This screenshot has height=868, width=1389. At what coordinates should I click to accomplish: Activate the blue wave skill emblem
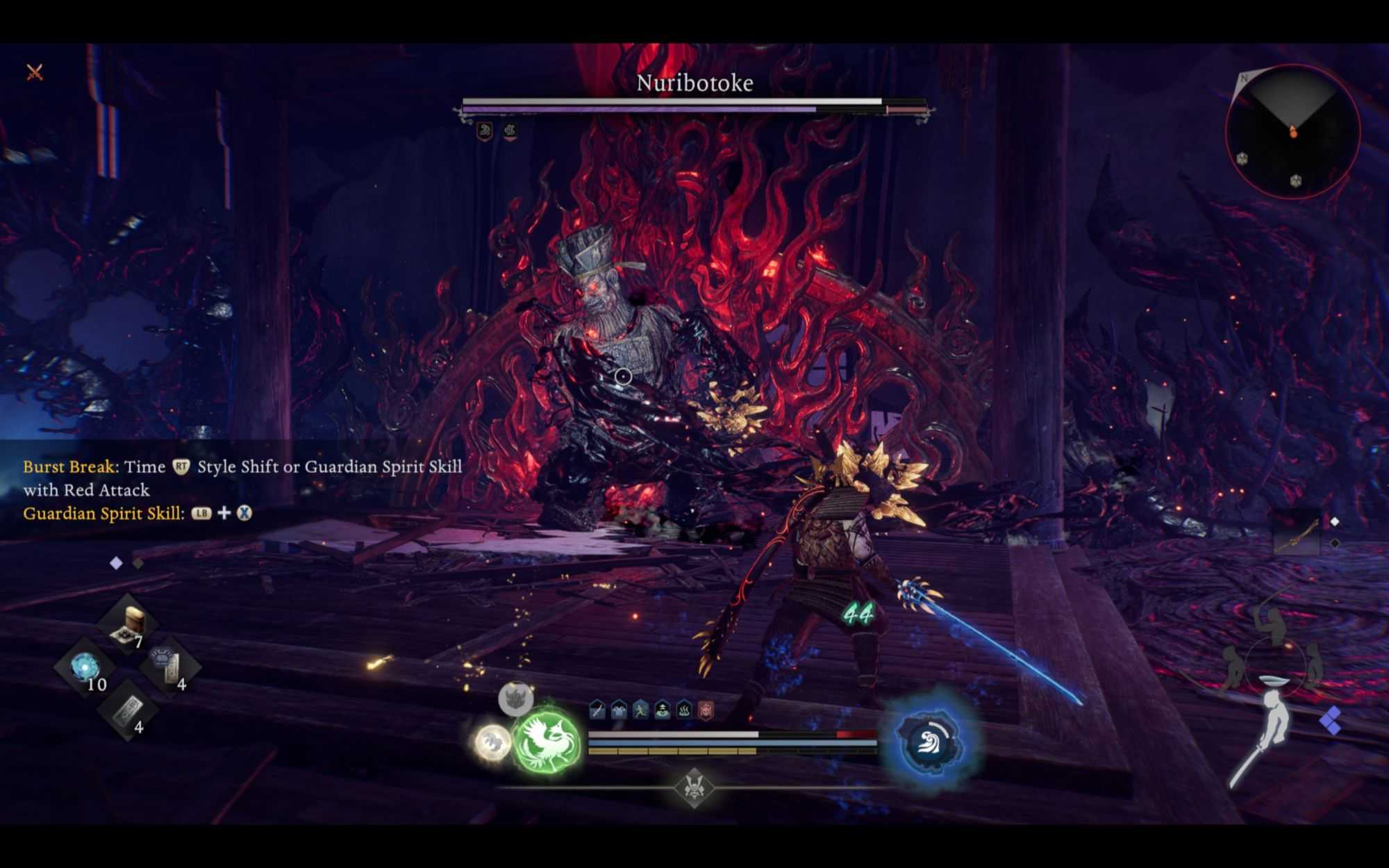click(x=930, y=742)
